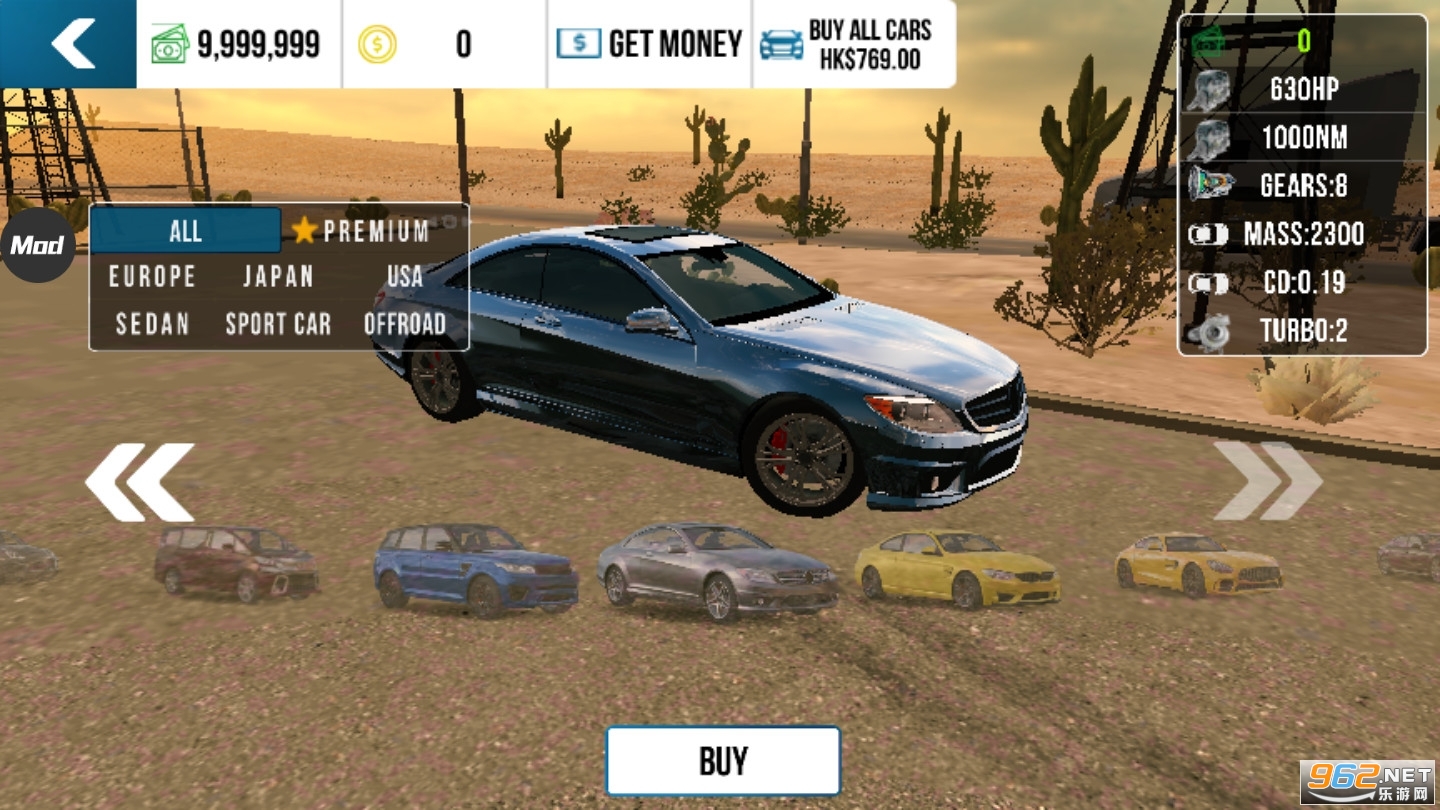
Task: Switch to the SPORT CAR category
Action: point(278,324)
